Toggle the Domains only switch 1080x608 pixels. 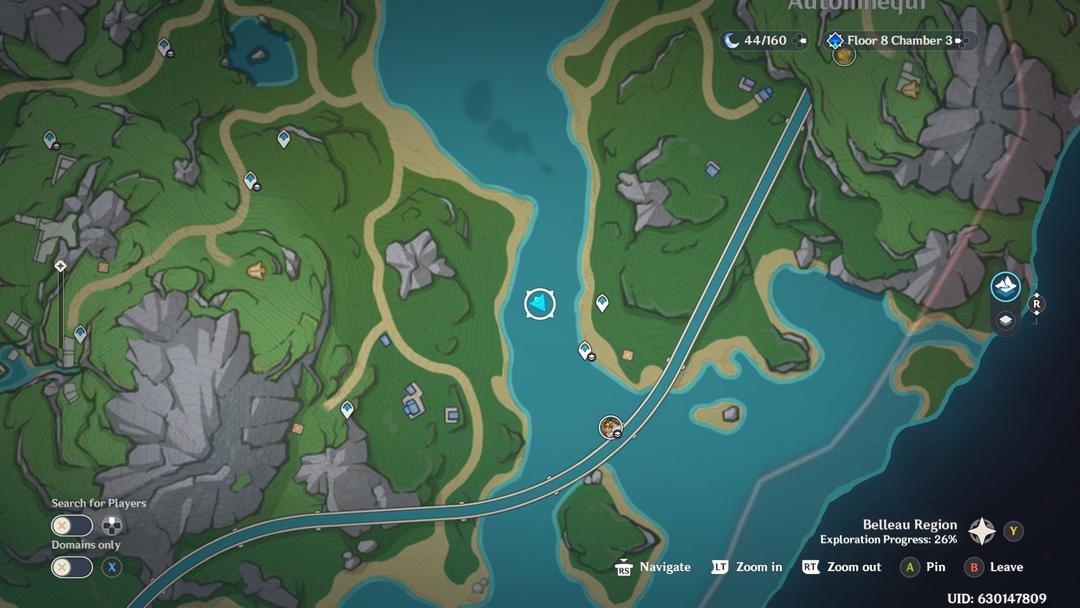(x=72, y=567)
